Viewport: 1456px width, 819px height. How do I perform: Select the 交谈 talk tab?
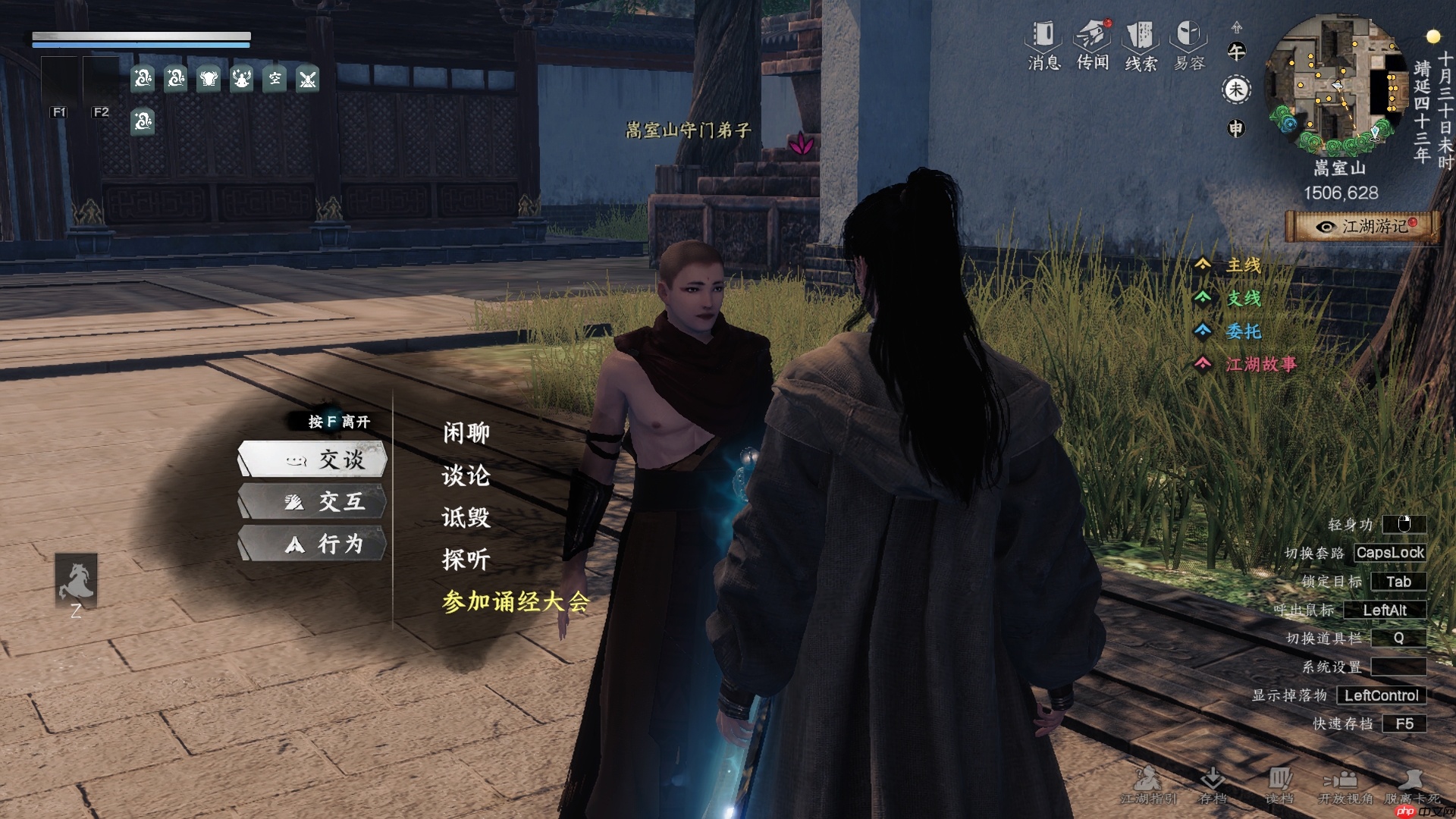coord(313,460)
